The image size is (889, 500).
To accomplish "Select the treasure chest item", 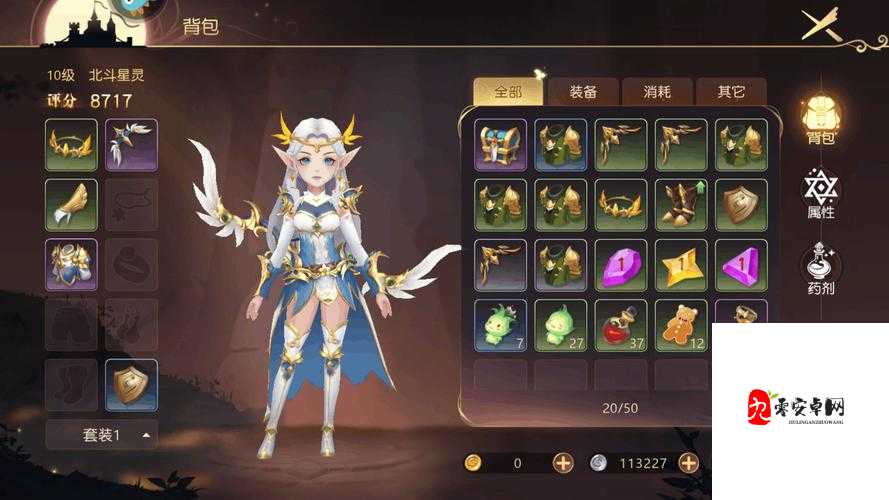I will point(500,145).
